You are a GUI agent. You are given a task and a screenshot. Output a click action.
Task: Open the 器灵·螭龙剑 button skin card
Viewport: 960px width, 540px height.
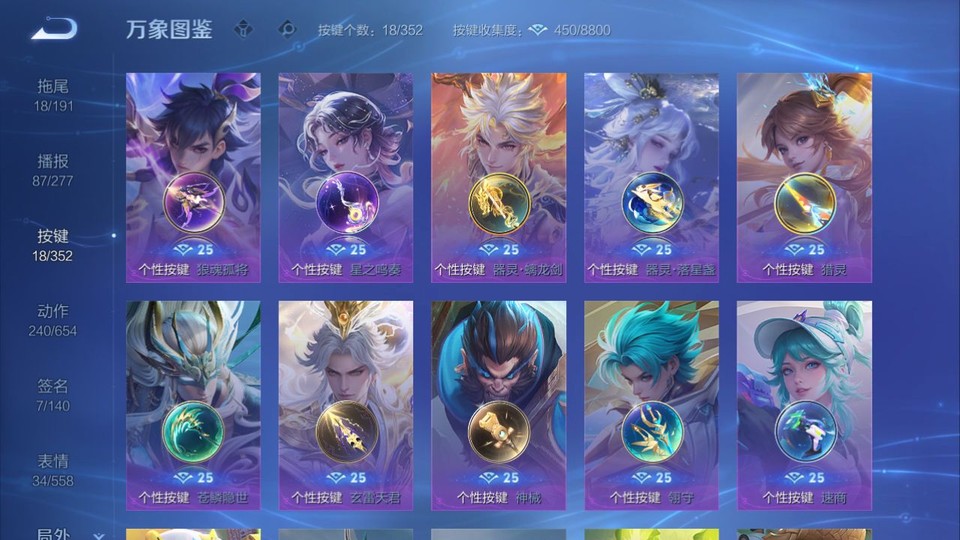coord(499,177)
